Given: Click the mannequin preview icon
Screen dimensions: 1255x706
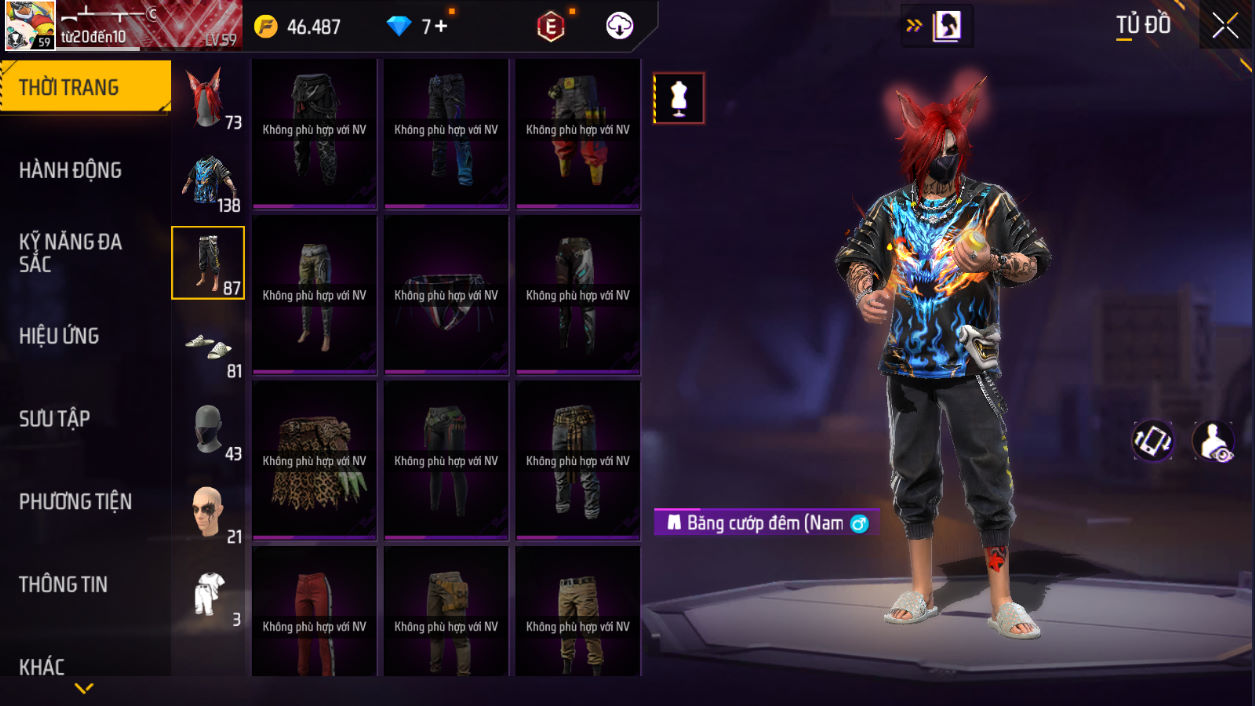Looking at the screenshot, I should coord(679,98).
